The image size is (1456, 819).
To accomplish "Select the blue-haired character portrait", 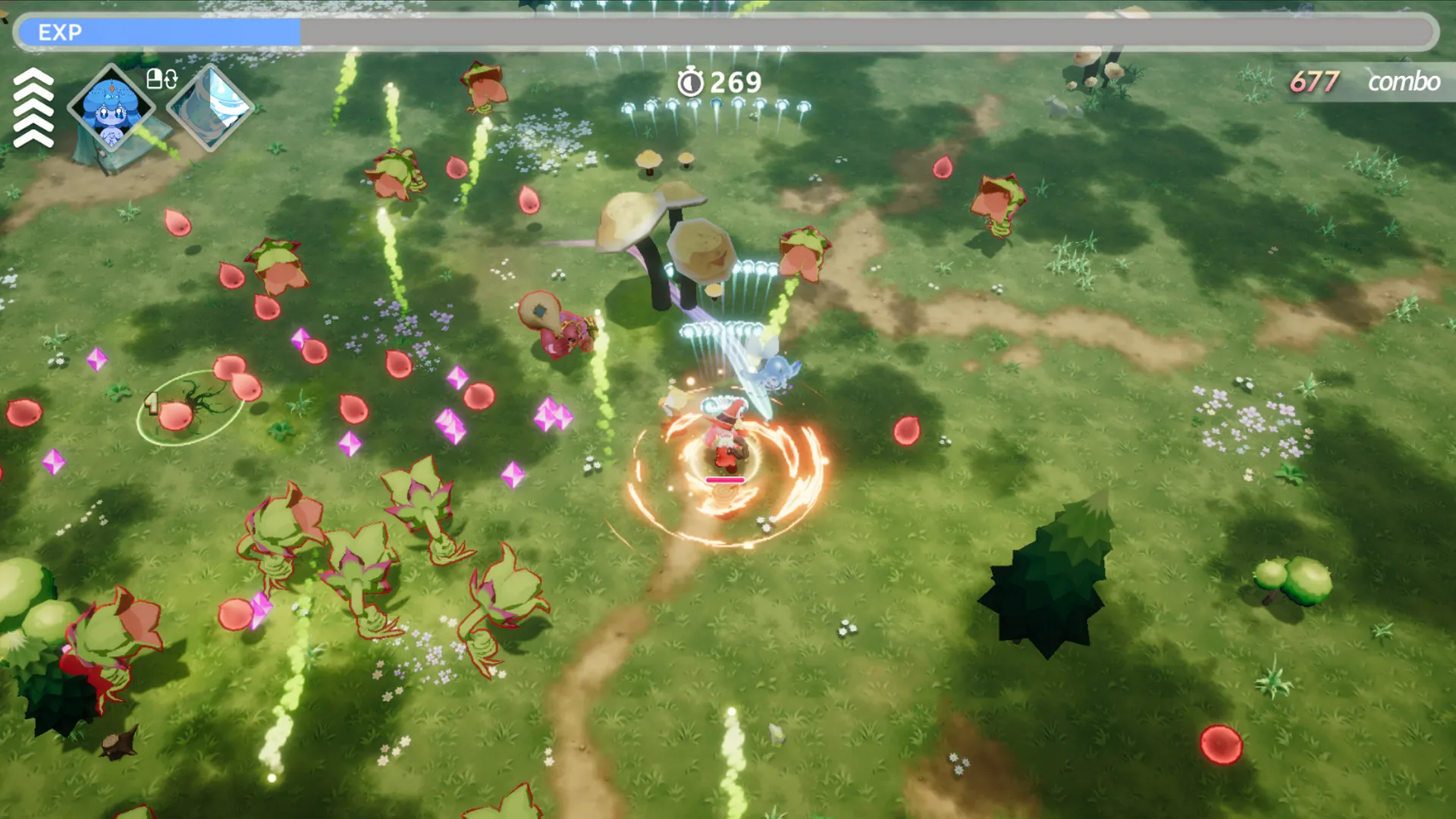I will coord(111,108).
